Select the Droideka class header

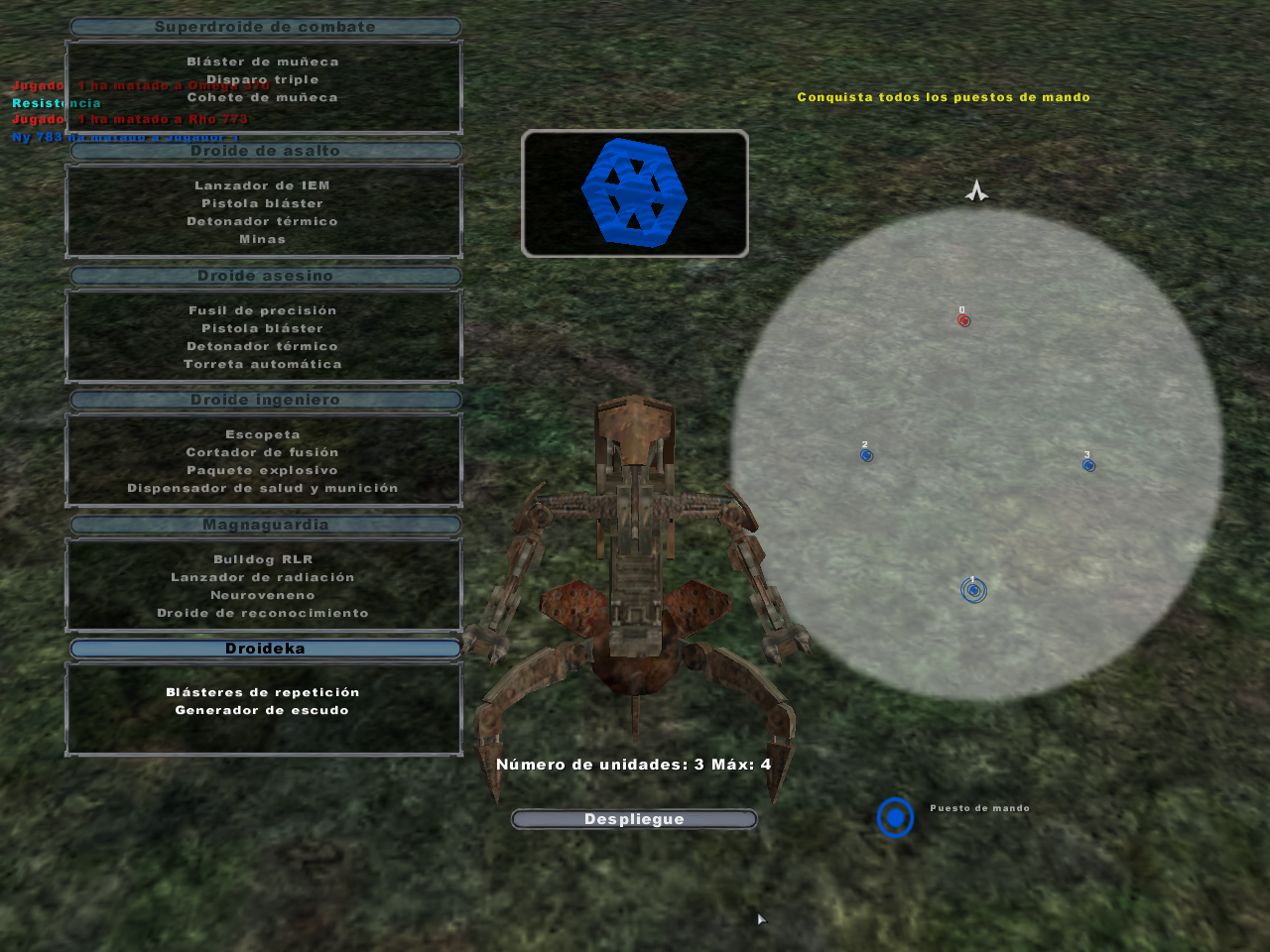(x=263, y=648)
